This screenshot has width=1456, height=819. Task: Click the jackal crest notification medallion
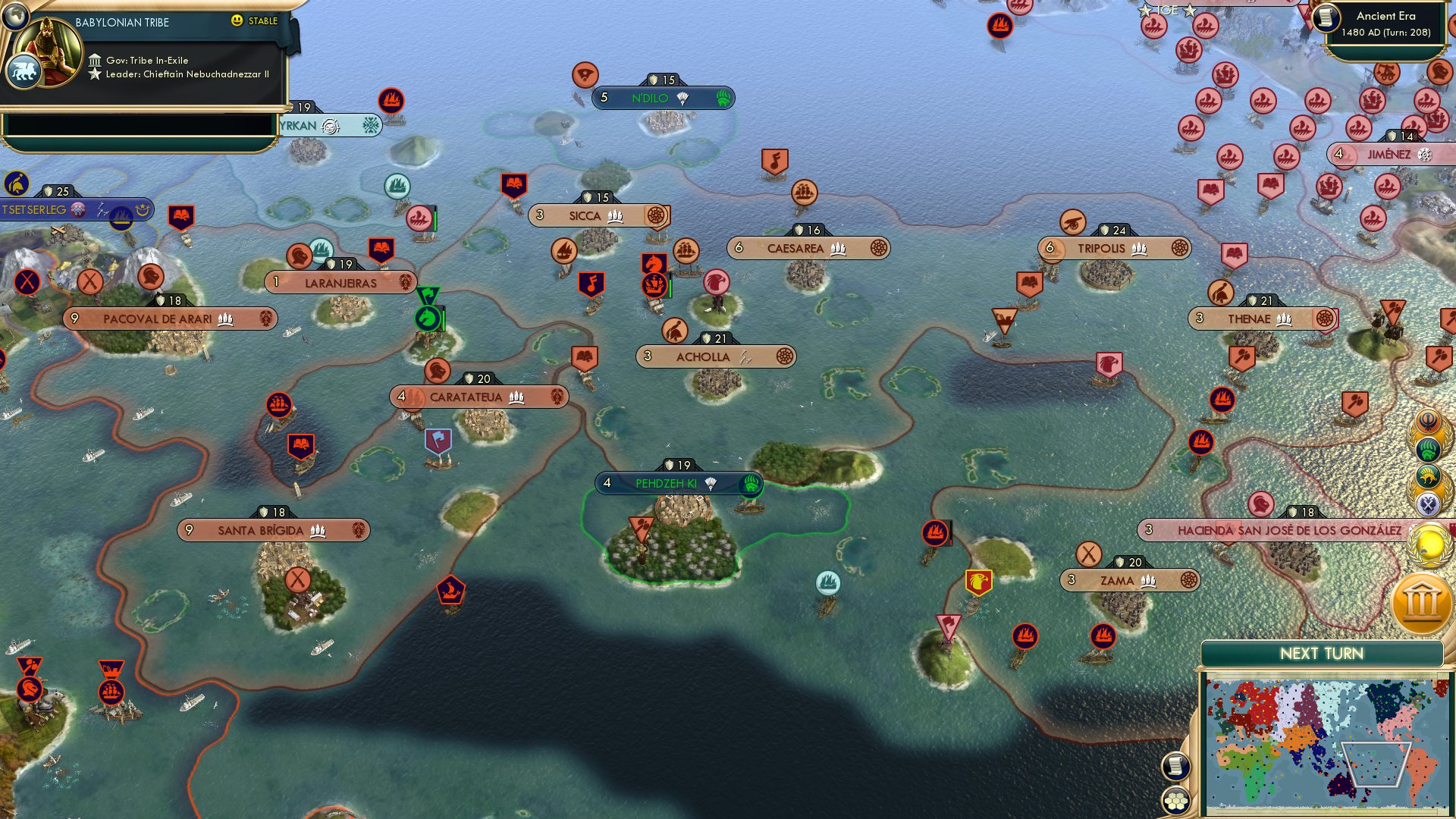tap(1428, 475)
